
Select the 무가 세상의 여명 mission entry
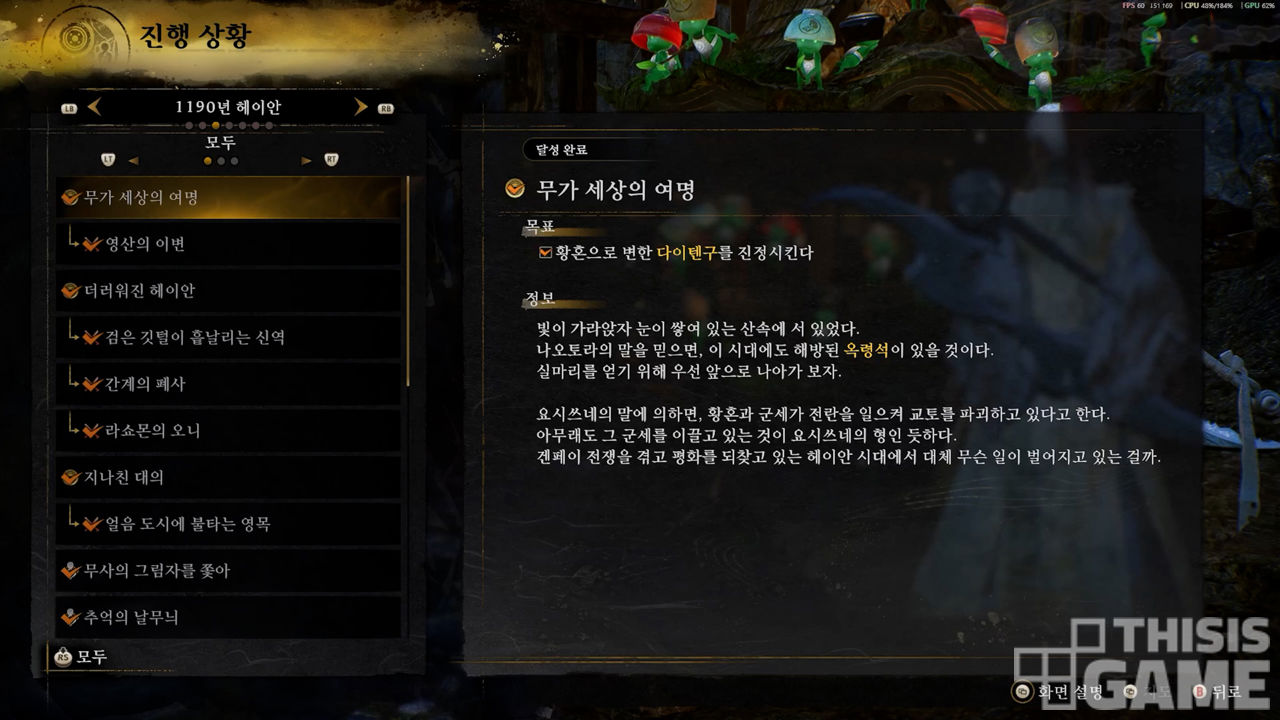click(x=230, y=197)
